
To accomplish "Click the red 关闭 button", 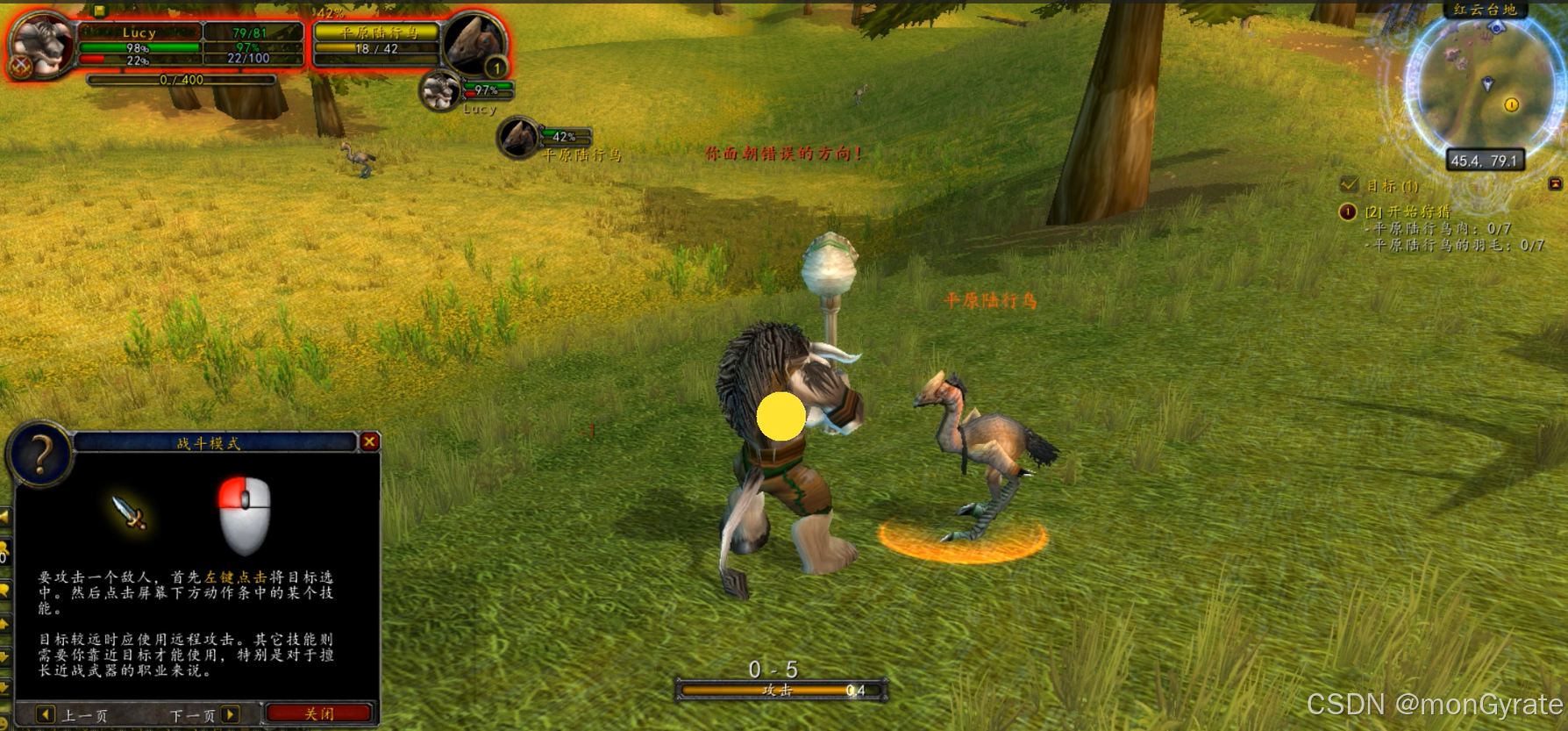I will click(319, 713).
